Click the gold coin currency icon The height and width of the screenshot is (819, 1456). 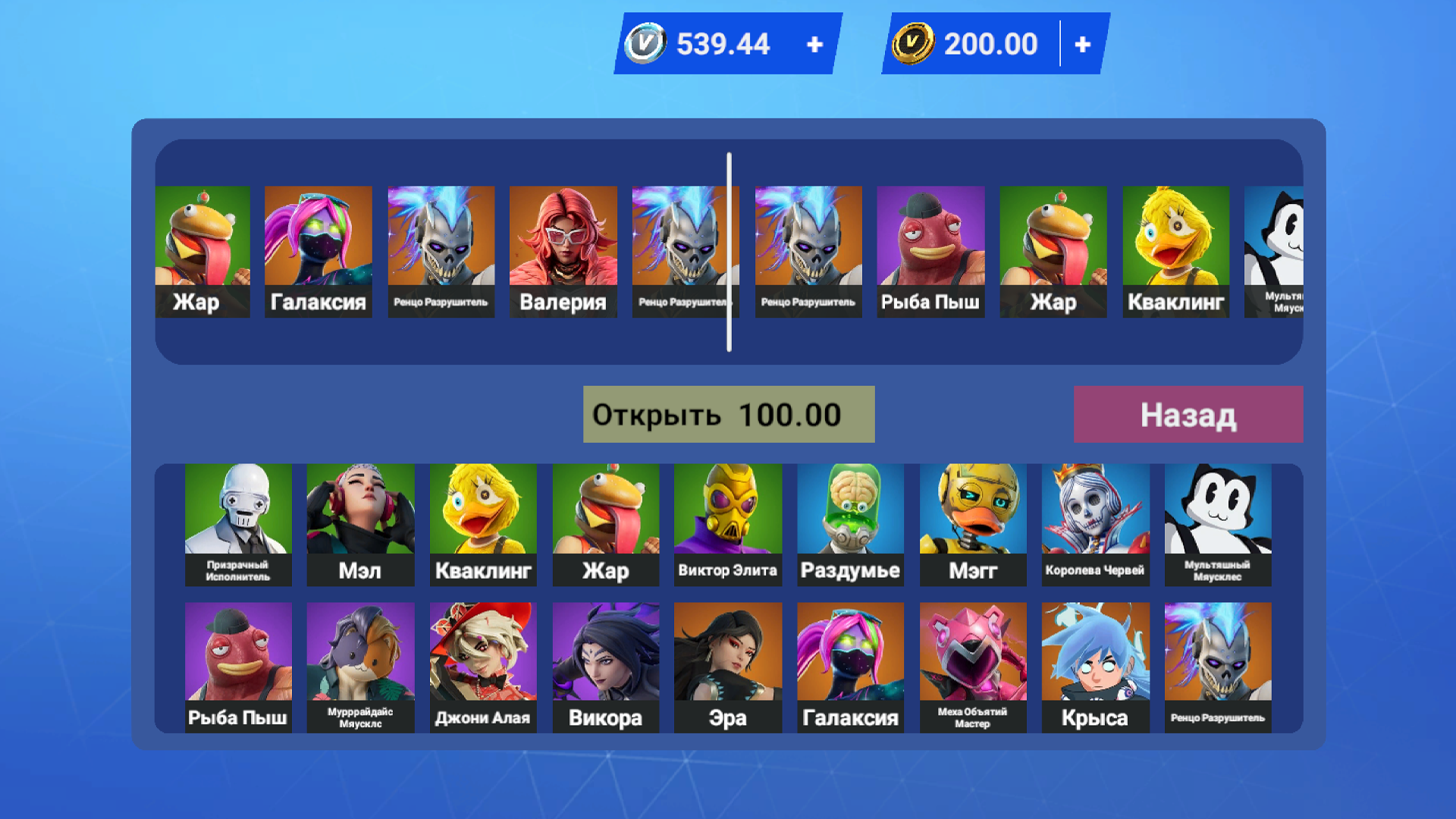(913, 43)
